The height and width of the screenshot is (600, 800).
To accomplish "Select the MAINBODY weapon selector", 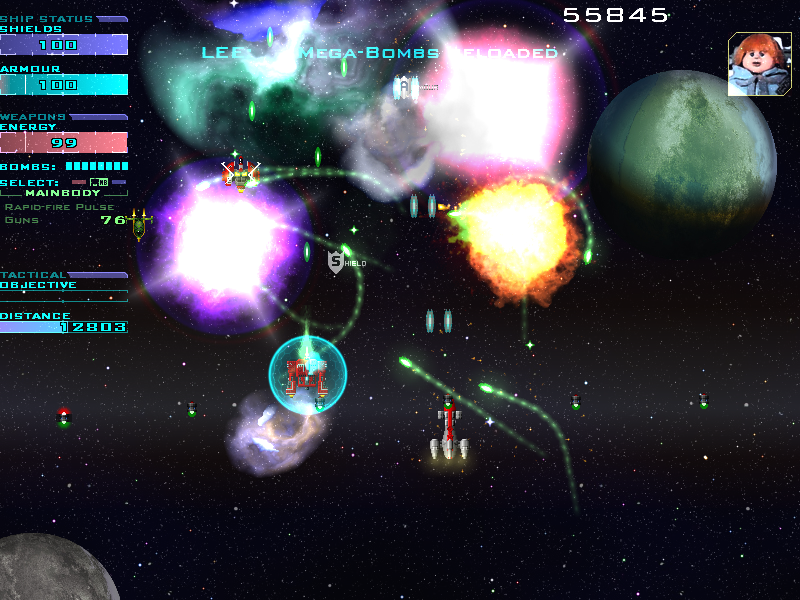I will point(63,192).
